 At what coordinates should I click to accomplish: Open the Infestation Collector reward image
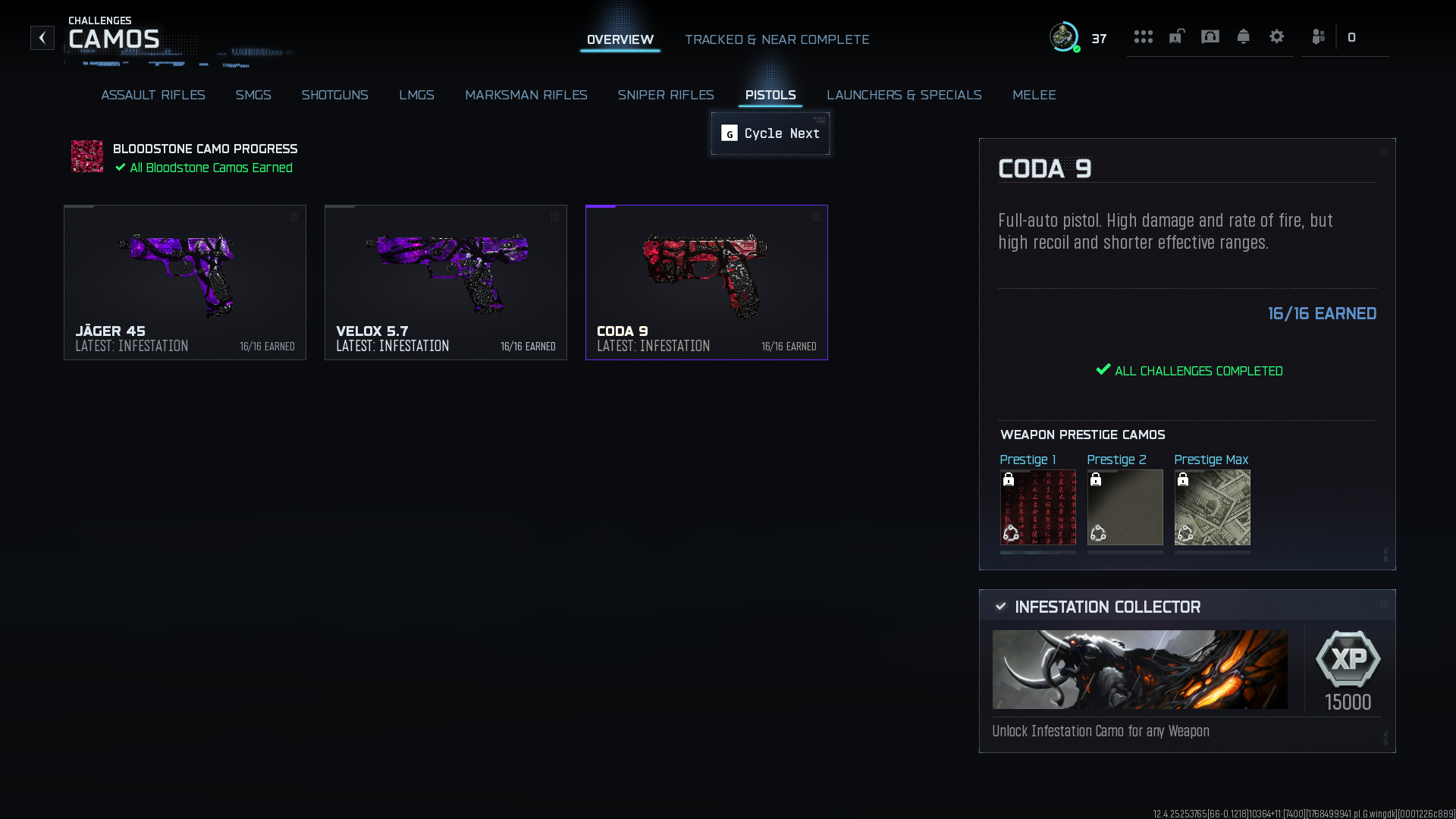1139,670
